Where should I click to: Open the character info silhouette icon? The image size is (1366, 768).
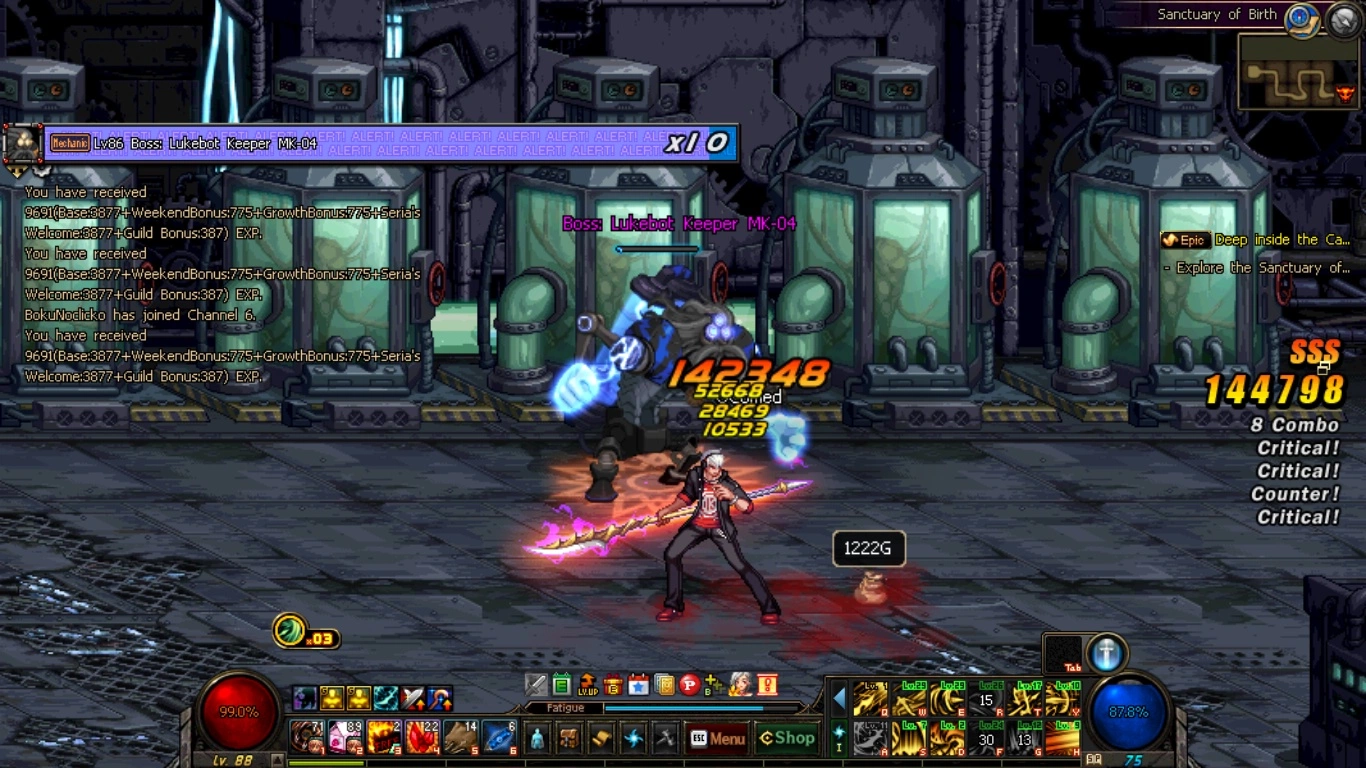pos(538,739)
